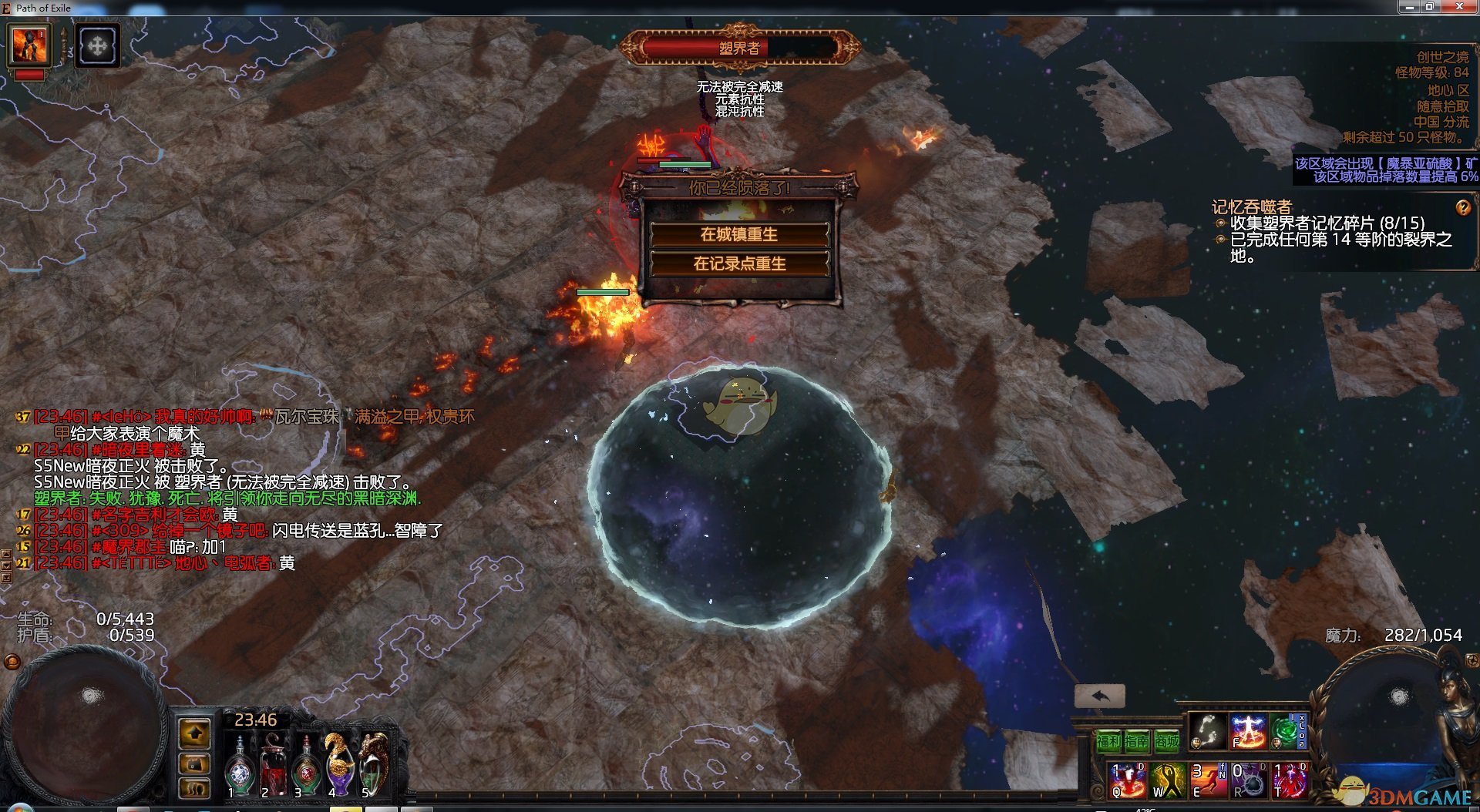Open the 福利 green button
The height and width of the screenshot is (812, 1480).
click(1108, 742)
